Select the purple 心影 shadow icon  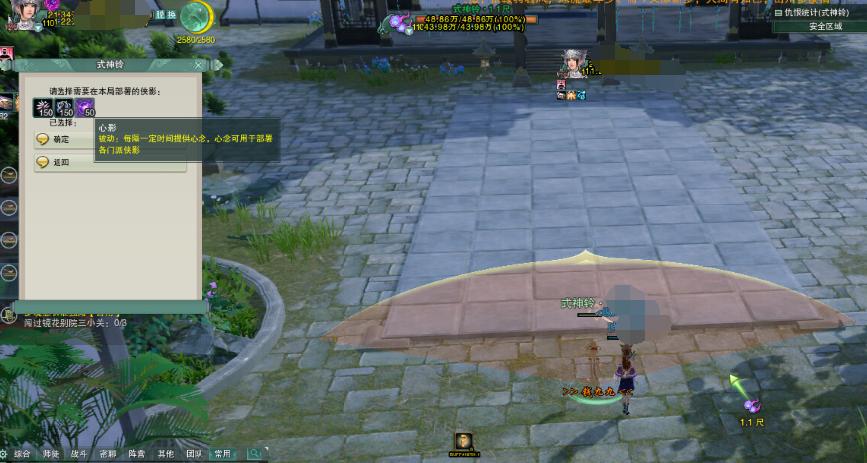coord(85,107)
